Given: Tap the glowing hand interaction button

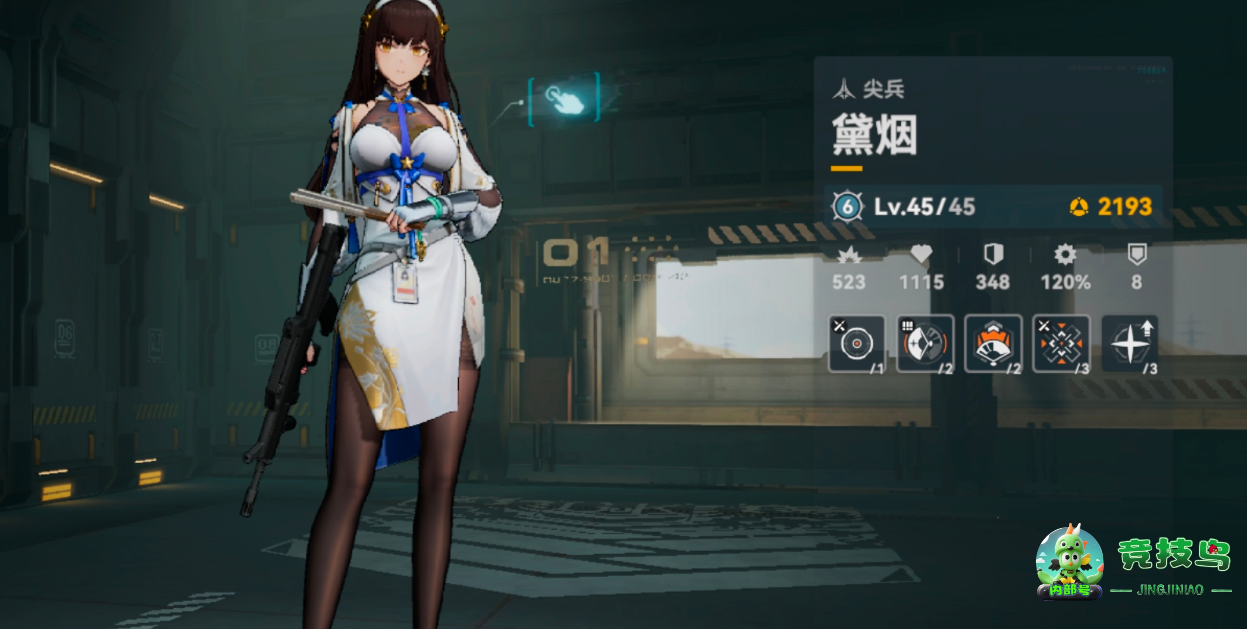Looking at the screenshot, I should pos(563,98).
